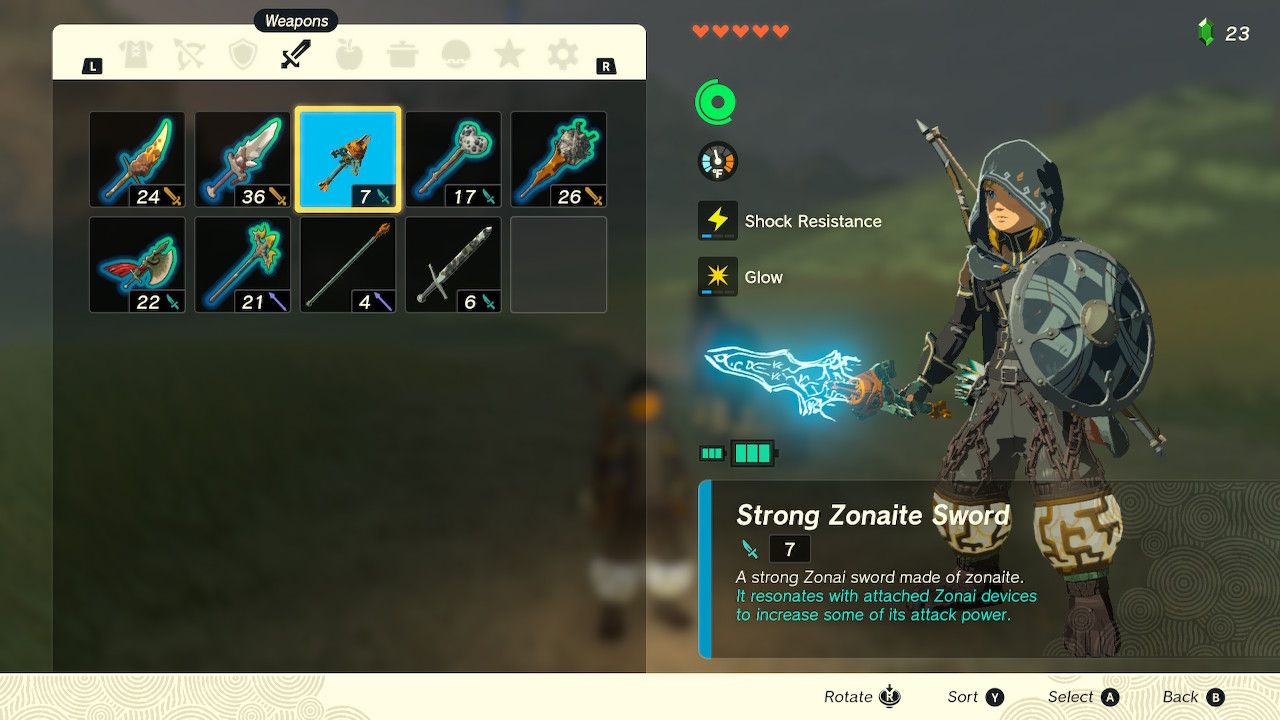Click the temperature gauge indicator icon

click(716, 161)
